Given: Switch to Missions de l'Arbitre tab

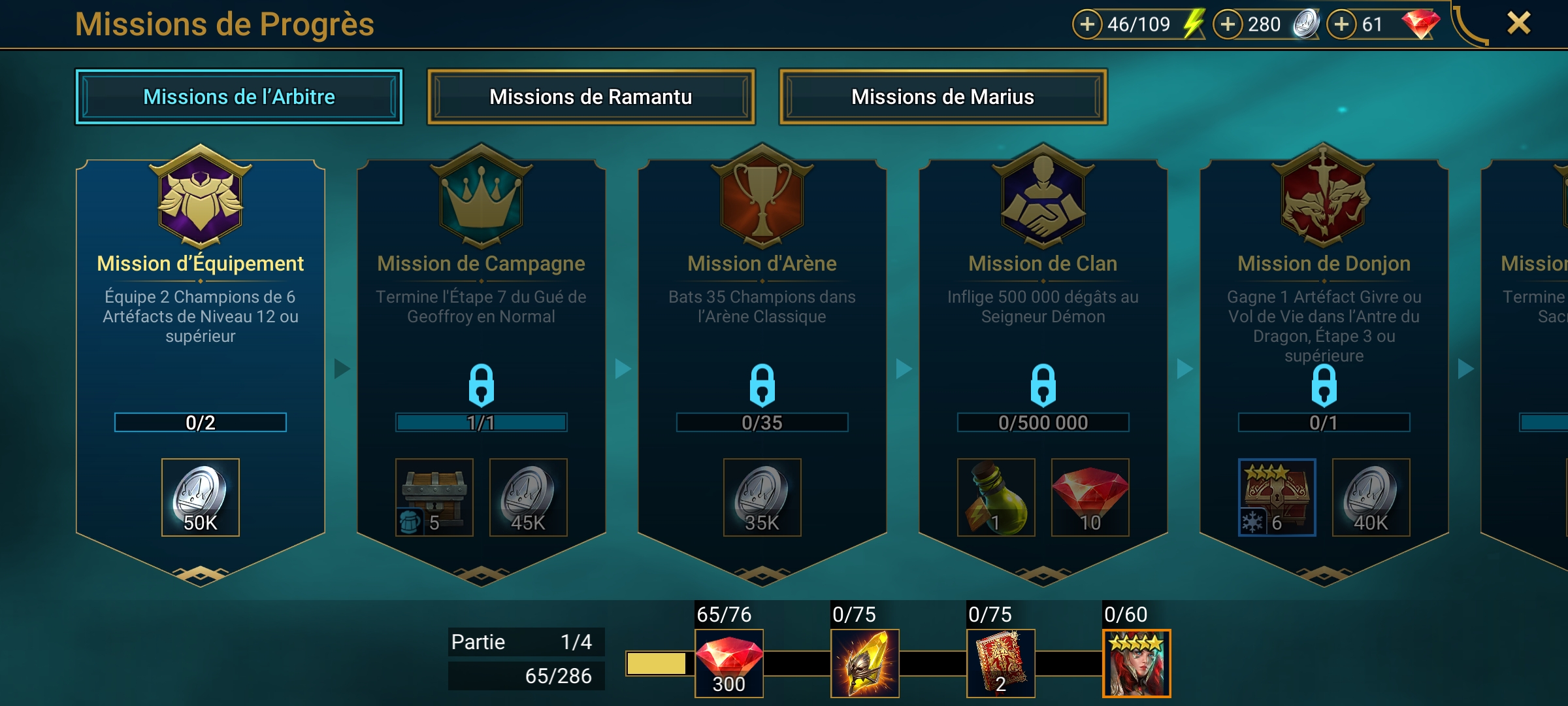Looking at the screenshot, I should tap(239, 97).
